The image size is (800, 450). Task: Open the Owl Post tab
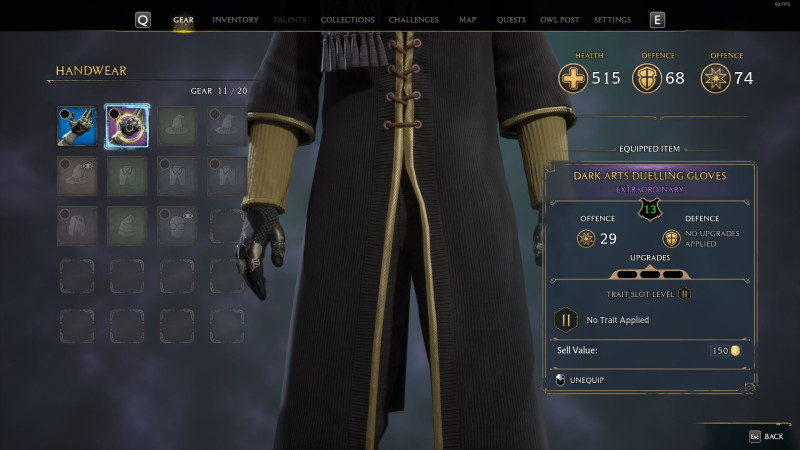click(560, 20)
